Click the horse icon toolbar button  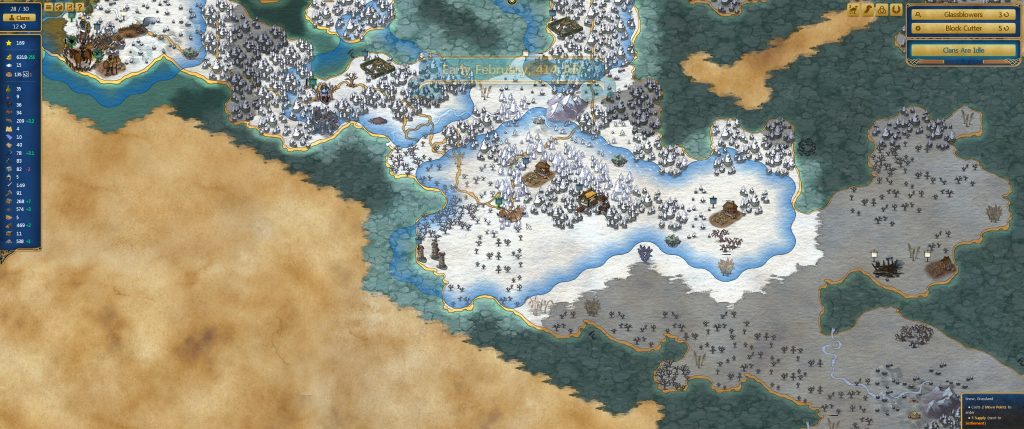854,10
